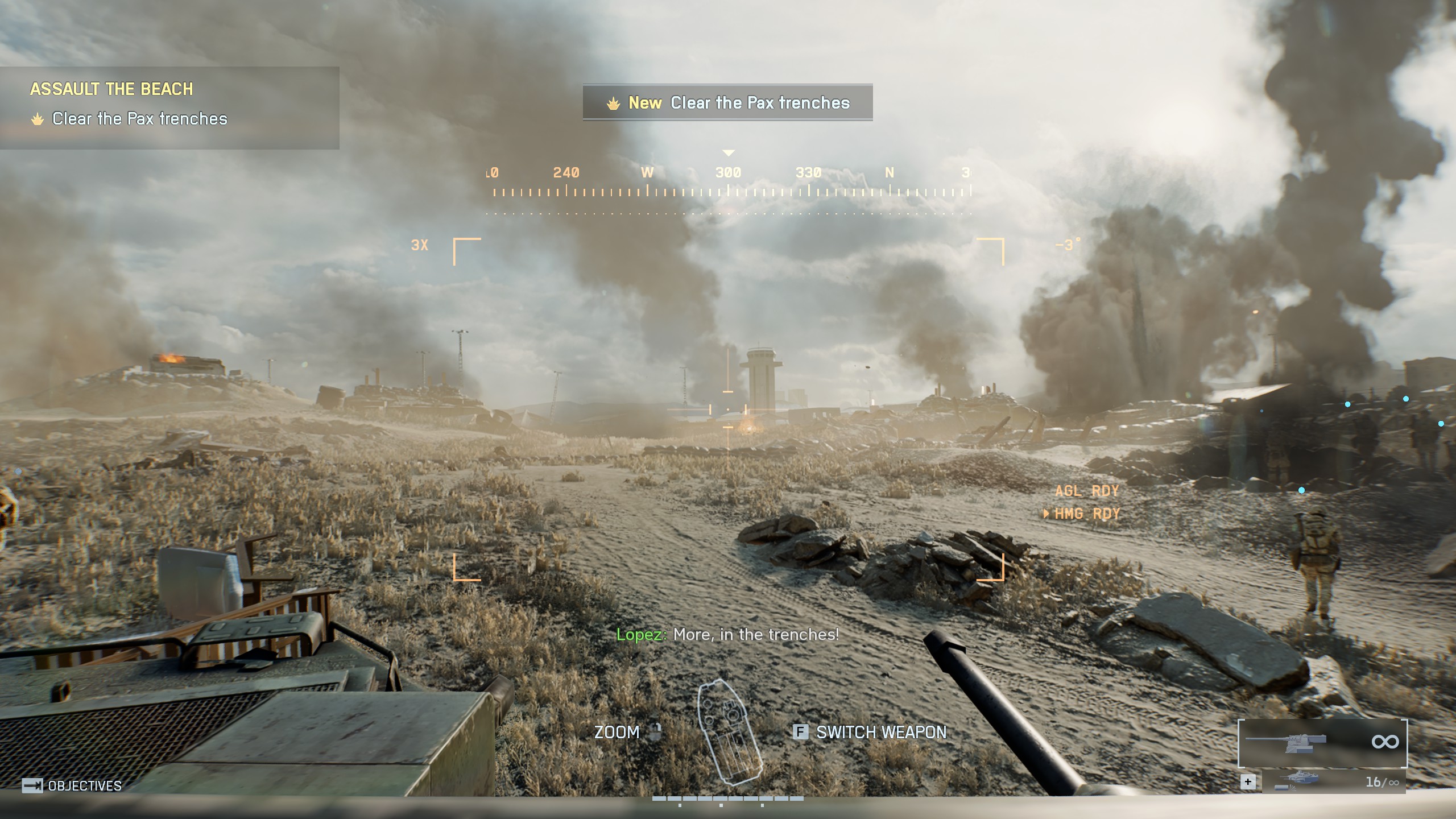Click the crown icon on the New objective banner

coord(613,103)
